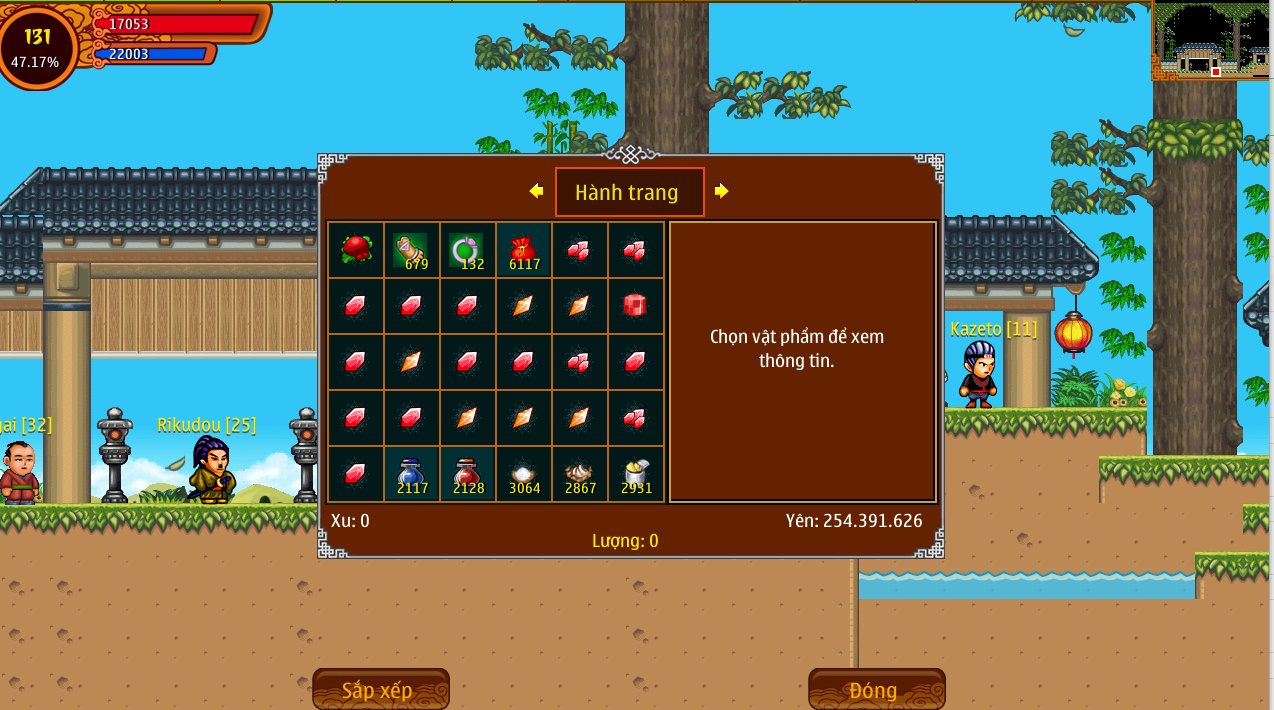
Task: Select the ring item stacked 132
Action: point(467,250)
